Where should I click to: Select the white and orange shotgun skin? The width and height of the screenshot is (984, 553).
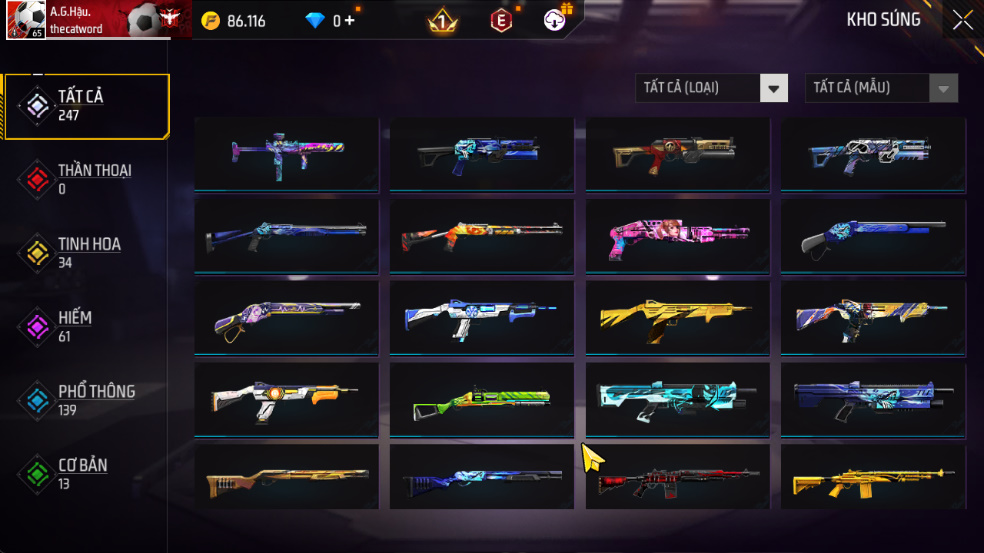(286, 399)
